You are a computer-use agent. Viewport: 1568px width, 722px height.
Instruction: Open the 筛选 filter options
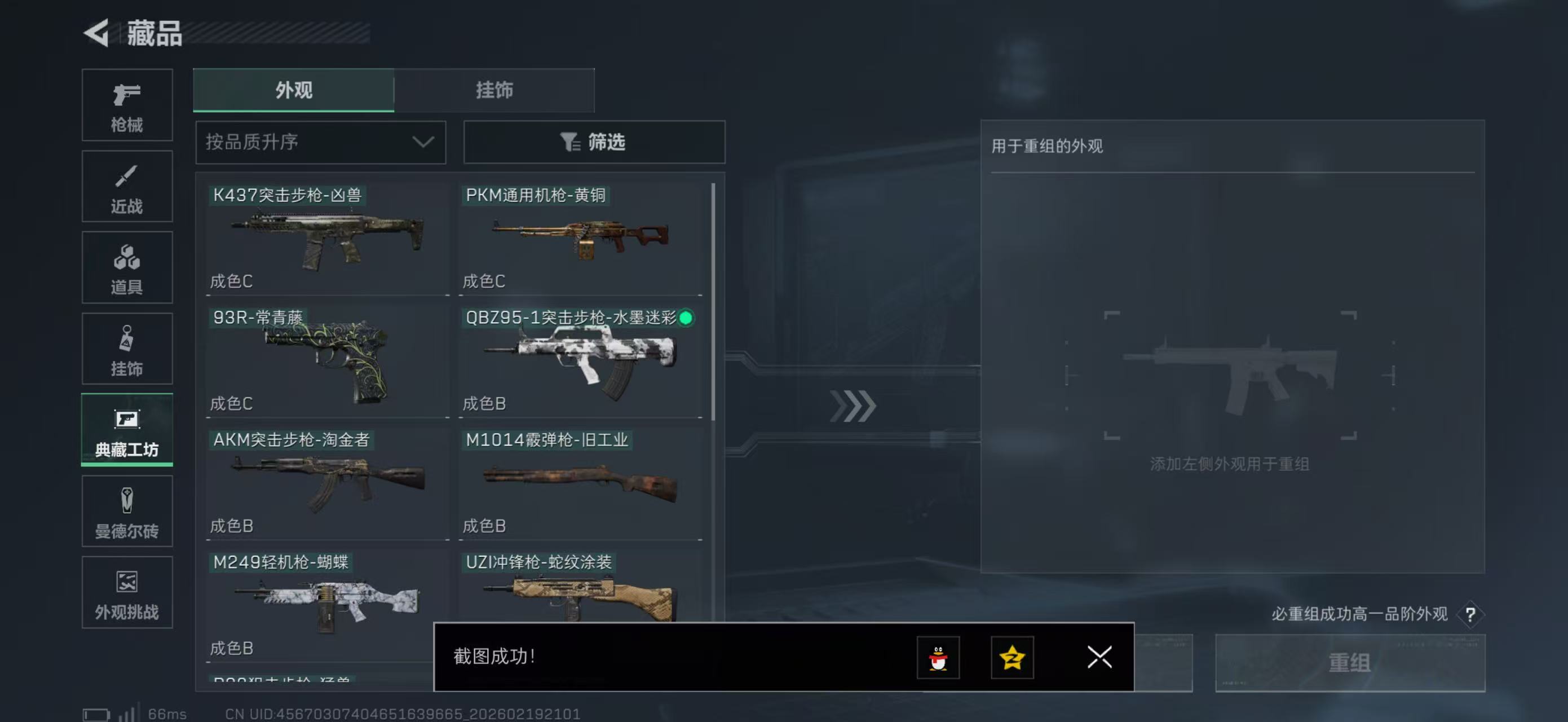click(594, 142)
